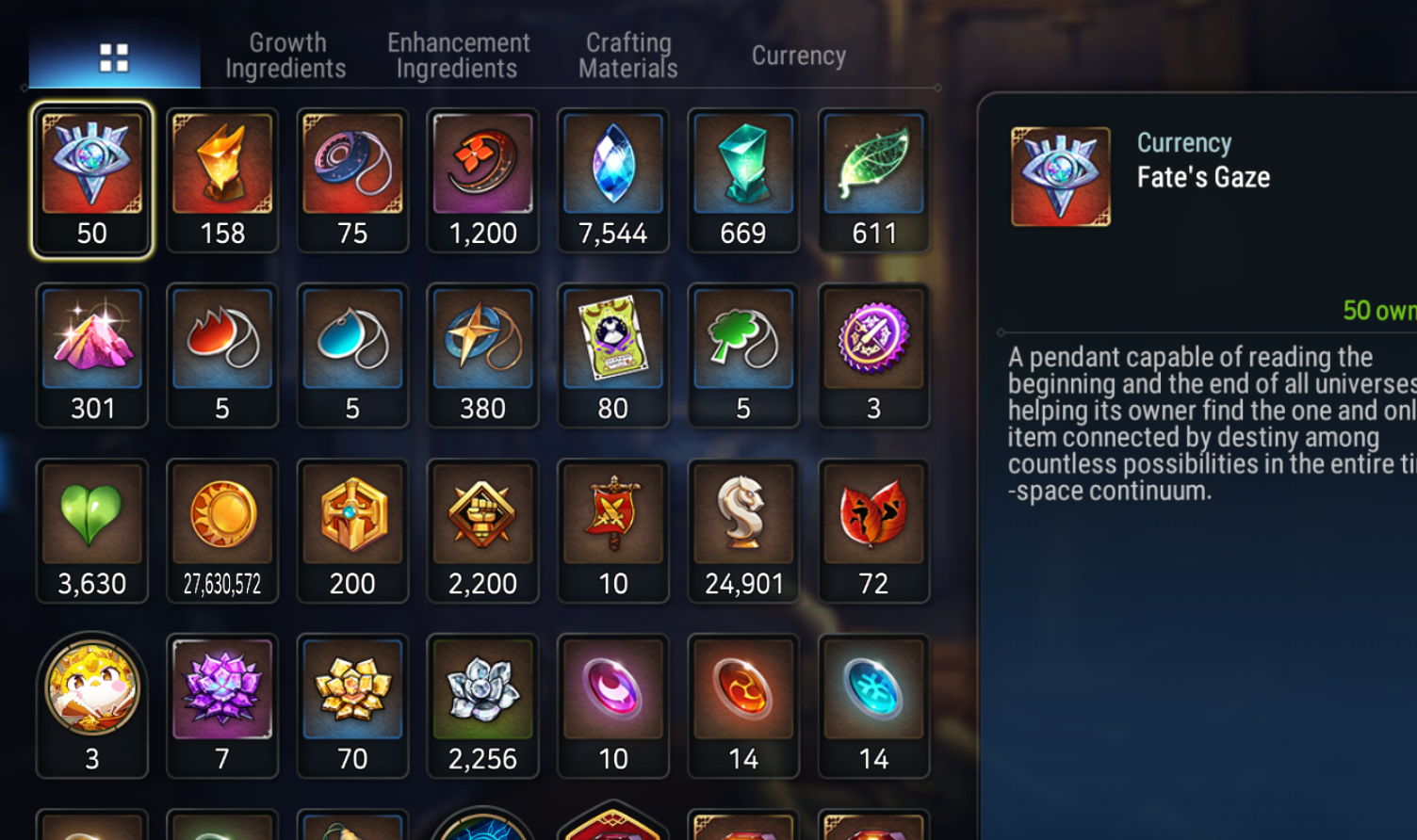
Task: Choose the flame pendant slot
Action: [222, 354]
